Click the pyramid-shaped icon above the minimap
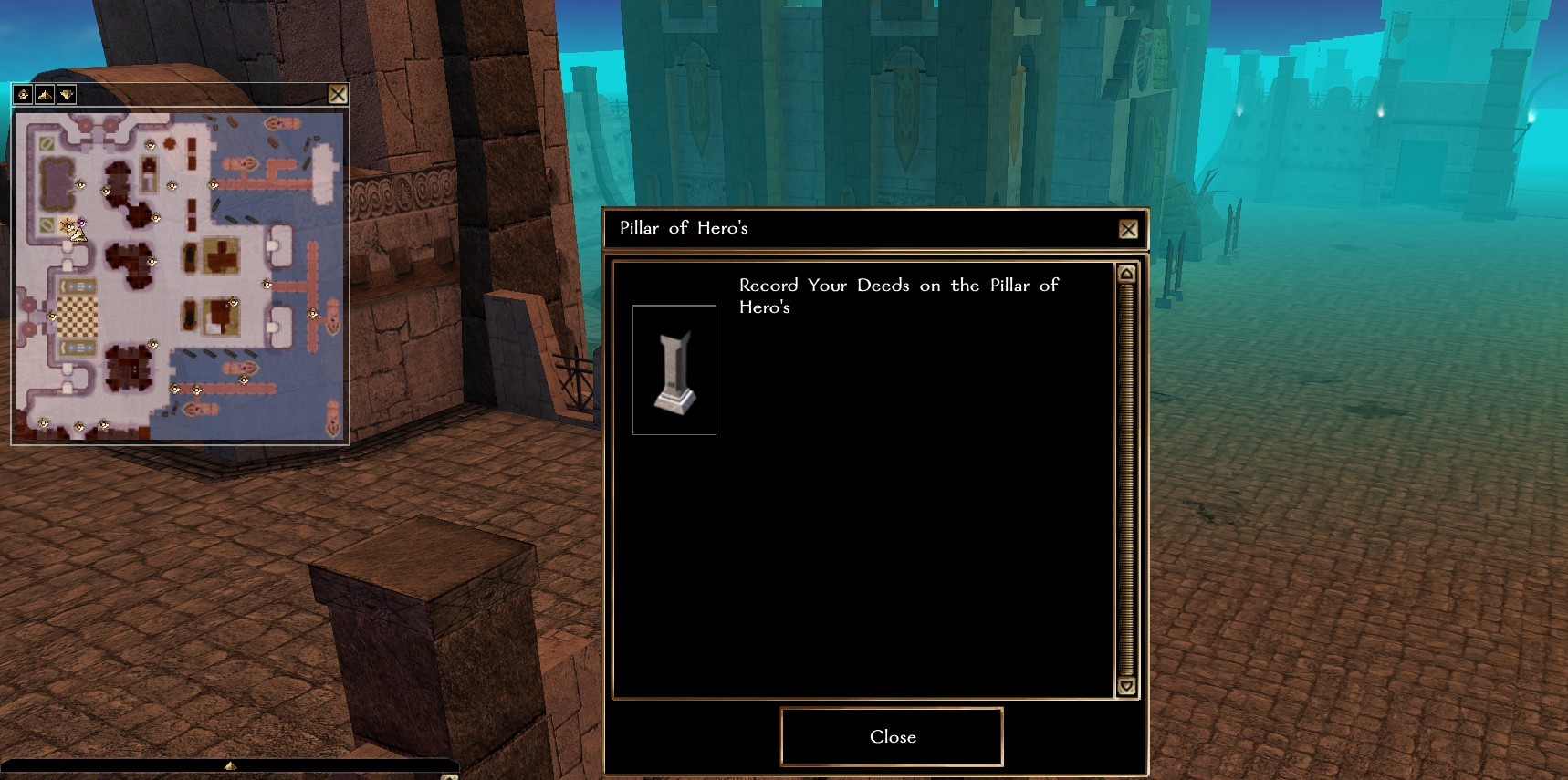 pos(45,94)
